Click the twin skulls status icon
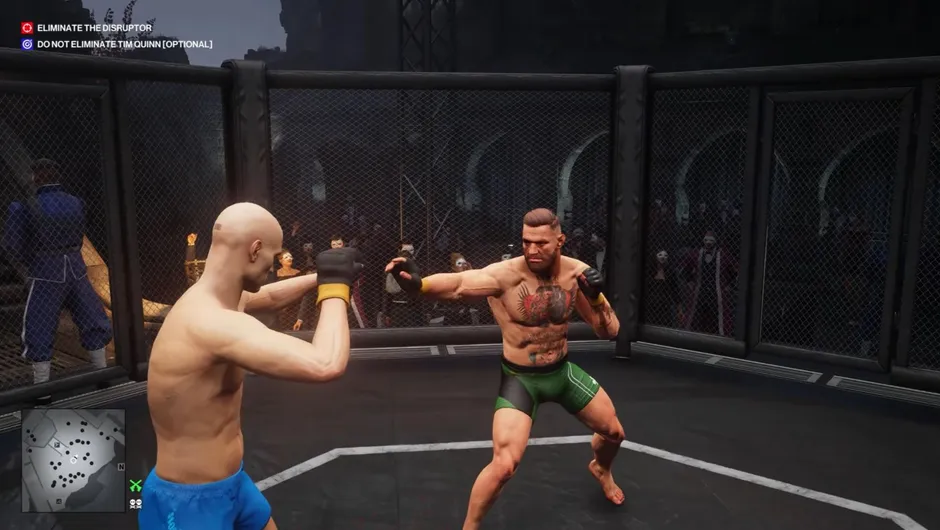 (136, 503)
